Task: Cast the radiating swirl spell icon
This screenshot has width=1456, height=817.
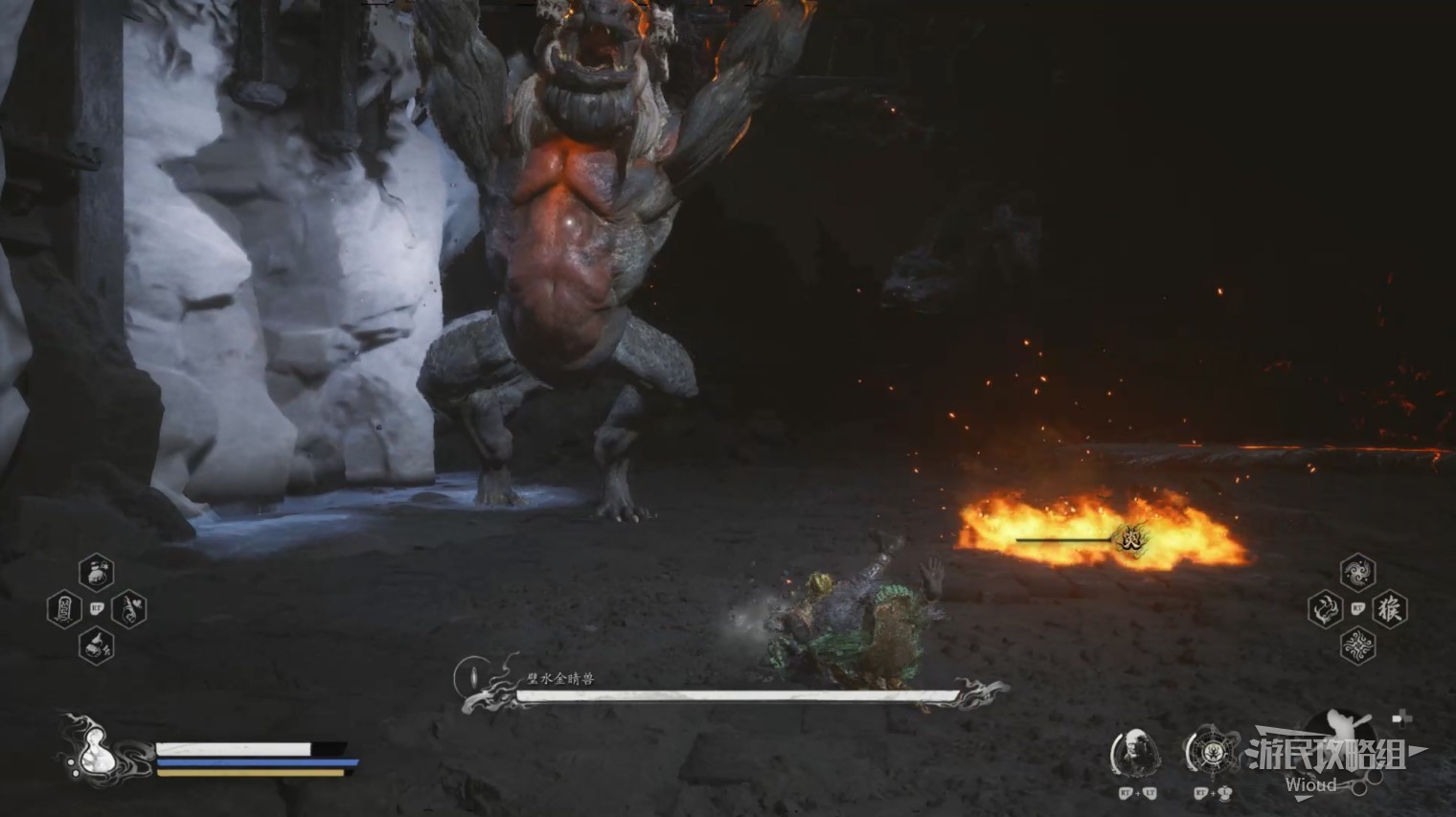Action: pos(1357,646)
